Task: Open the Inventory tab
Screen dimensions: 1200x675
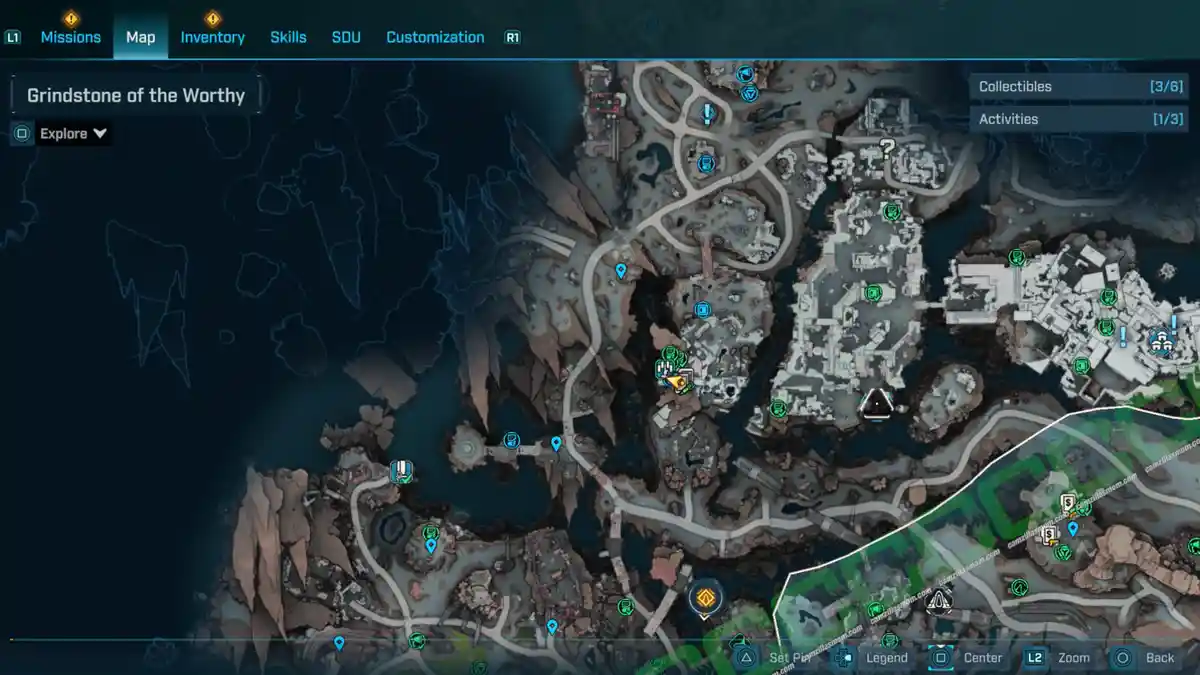Action: click(212, 37)
